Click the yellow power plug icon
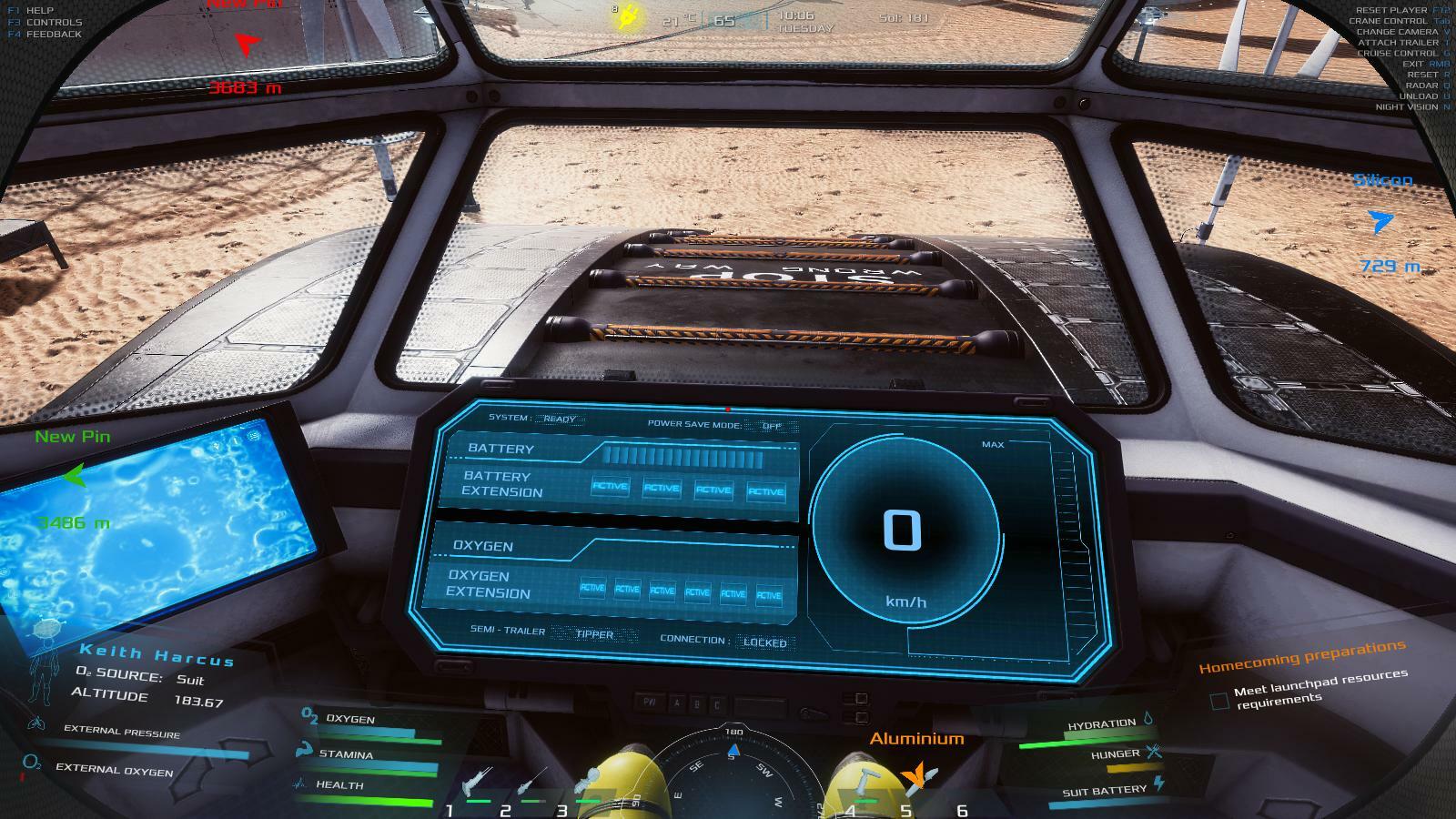This screenshot has height=819, width=1456. (x=626, y=17)
